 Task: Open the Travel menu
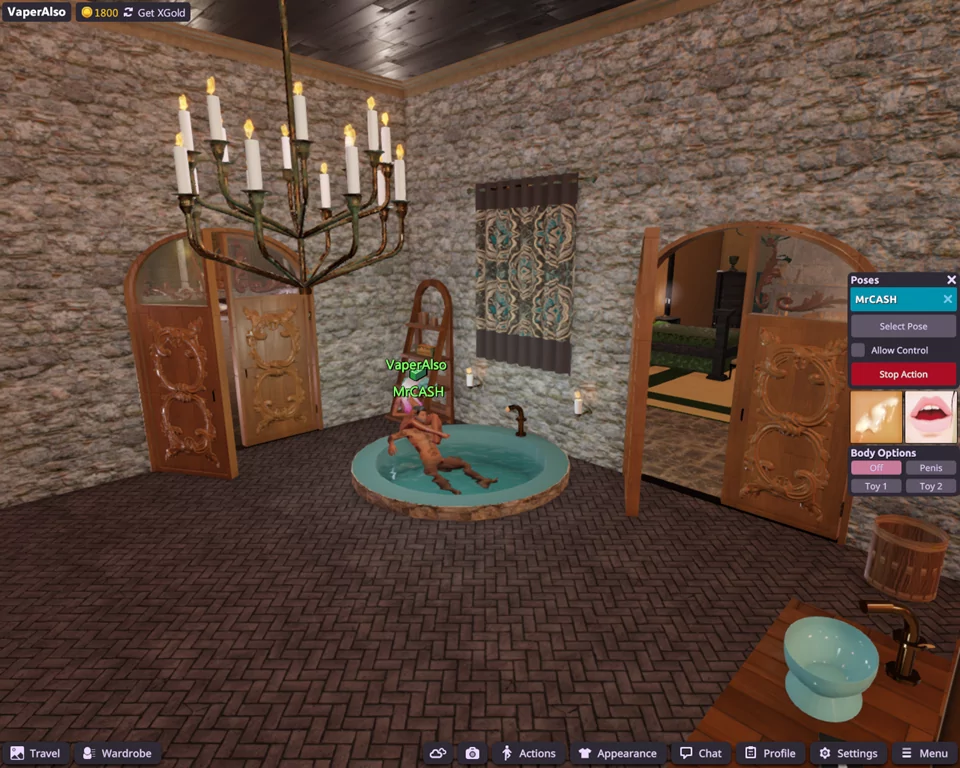[x=35, y=753]
